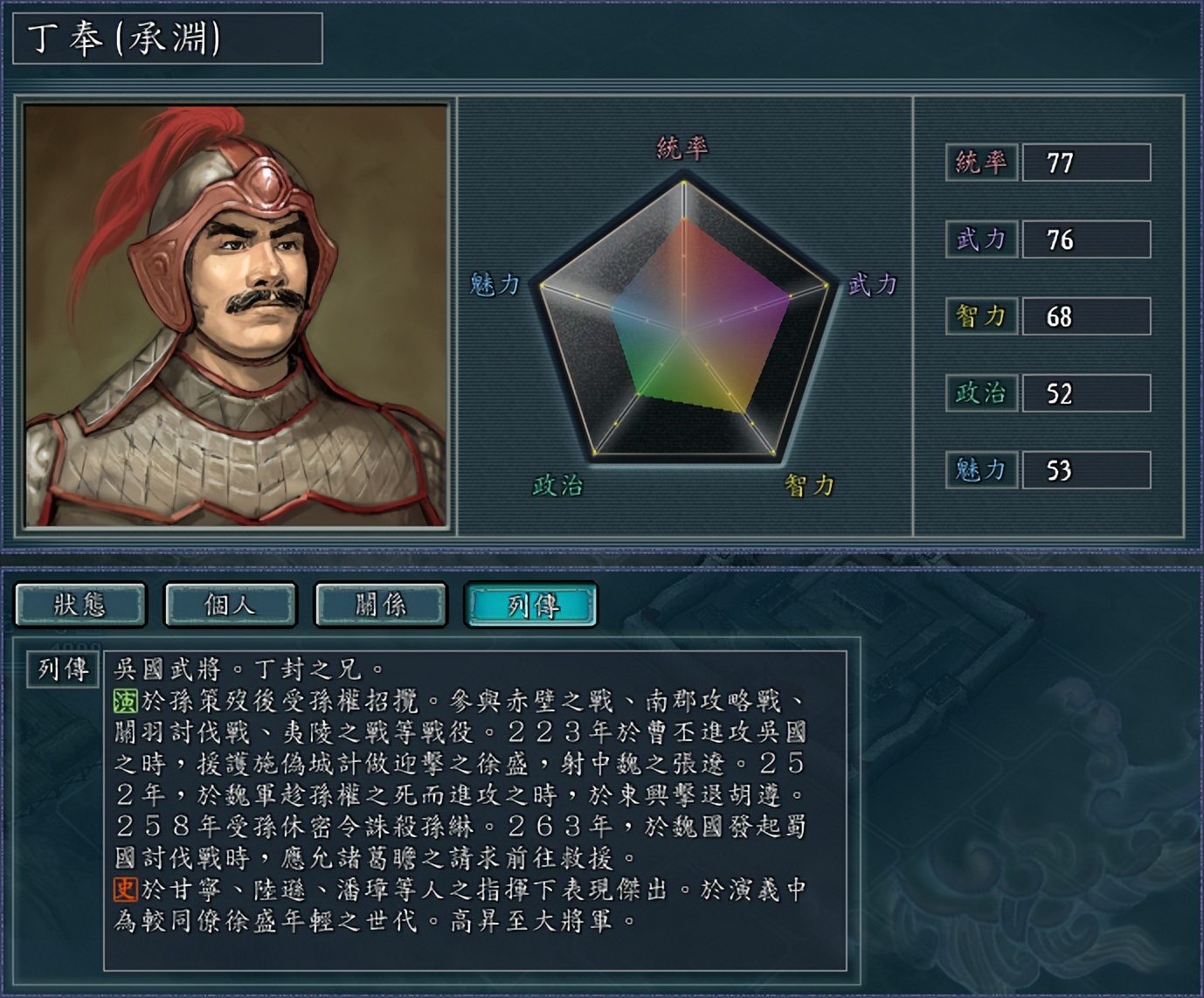
Task: Click the 智力 stat row to toggle it
Action: (x=1086, y=316)
